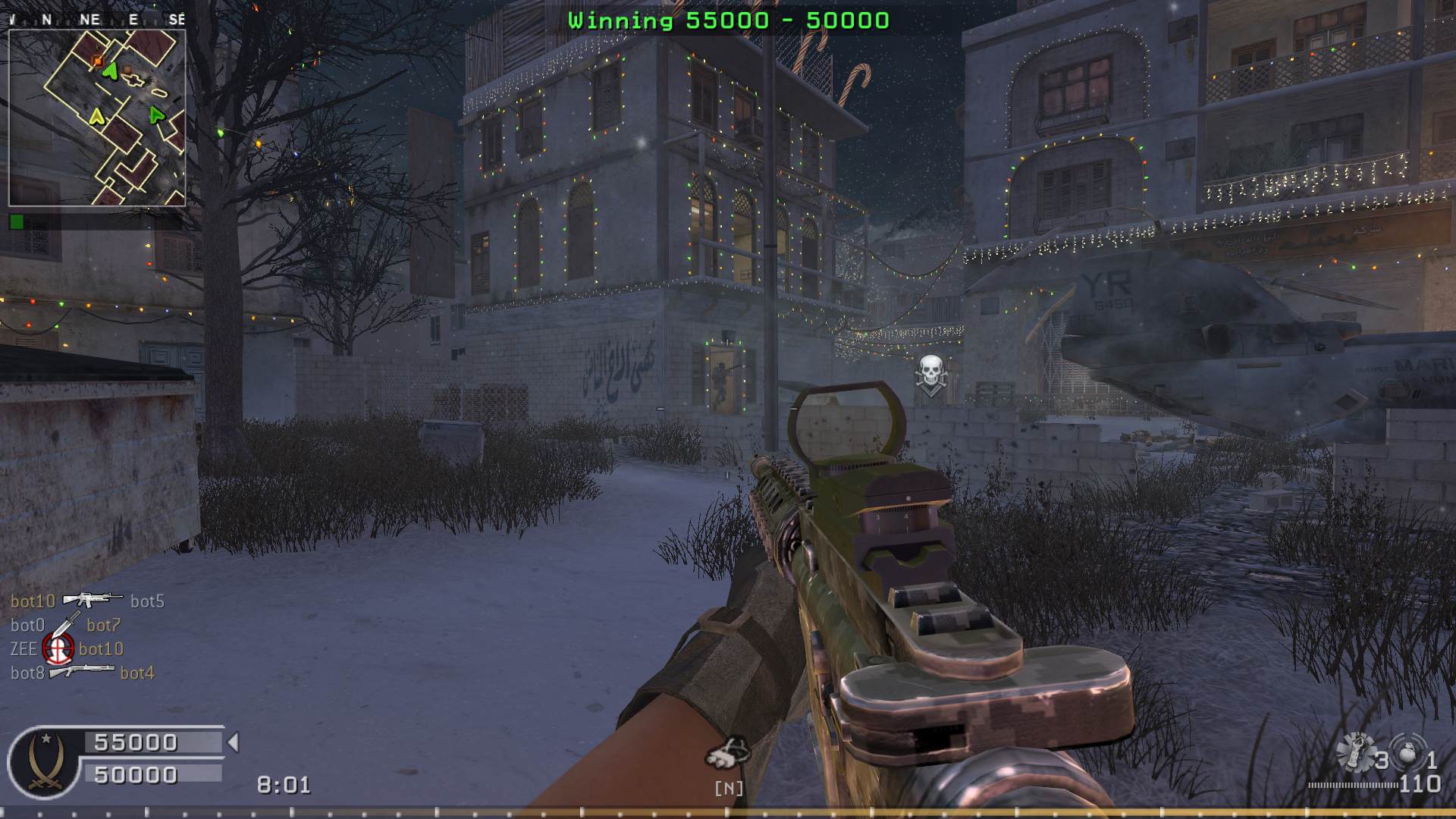Select the frag grenade icon

coord(1407,754)
